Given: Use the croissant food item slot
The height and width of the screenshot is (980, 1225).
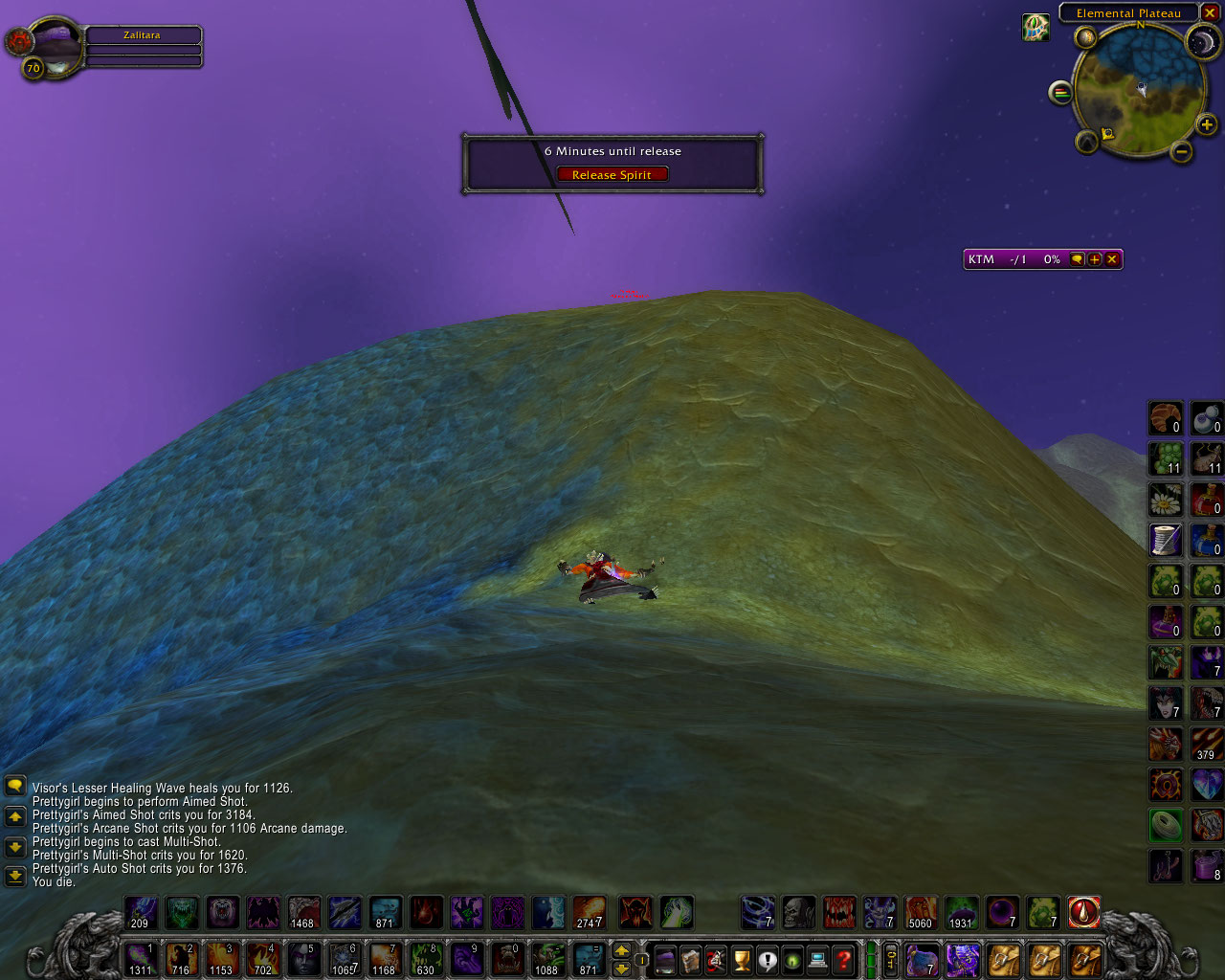Looking at the screenshot, I should click(x=1165, y=418).
